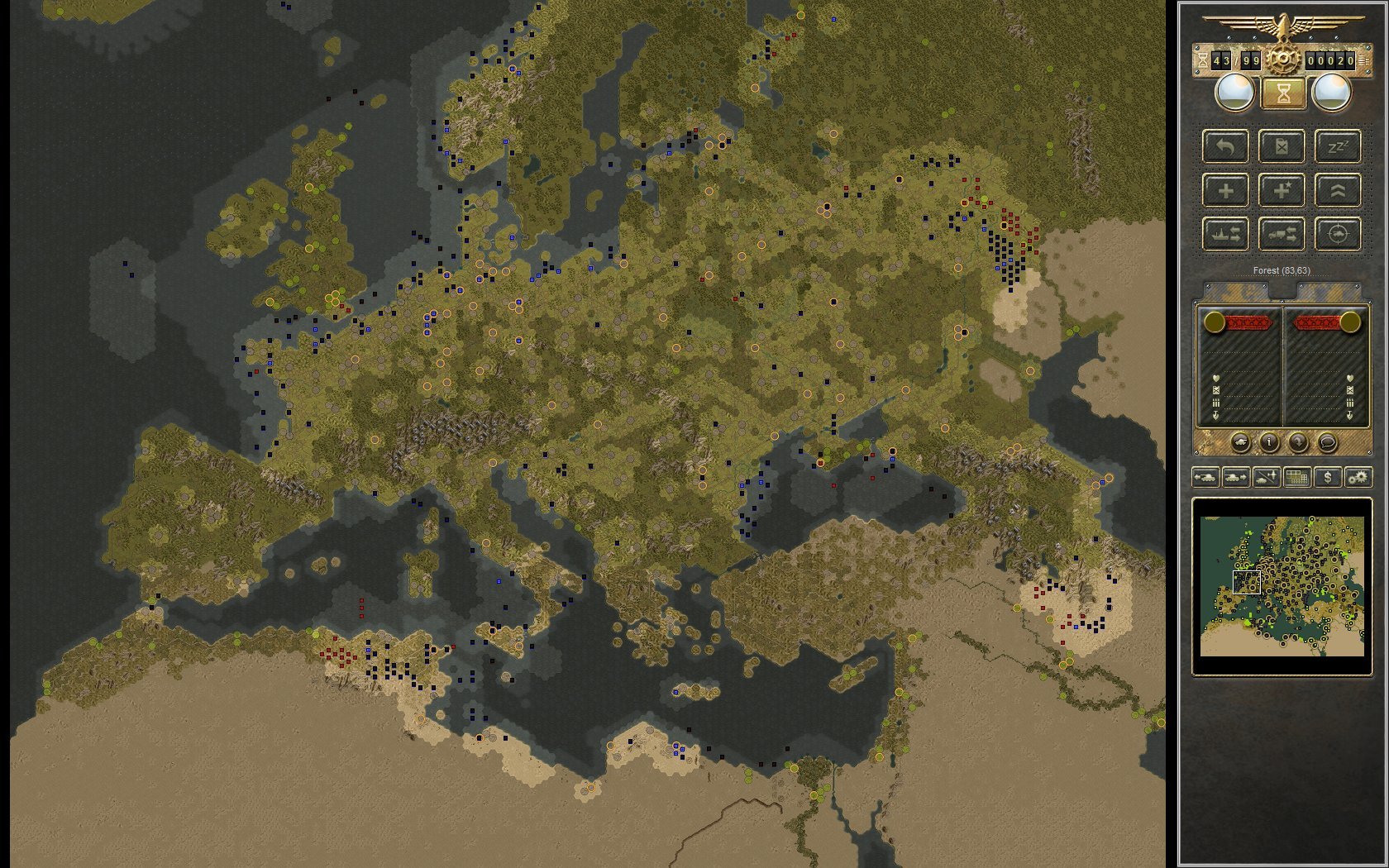Open elite reinforcement with the starred plus icon
The width and height of the screenshot is (1389, 868).
[x=1282, y=190]
